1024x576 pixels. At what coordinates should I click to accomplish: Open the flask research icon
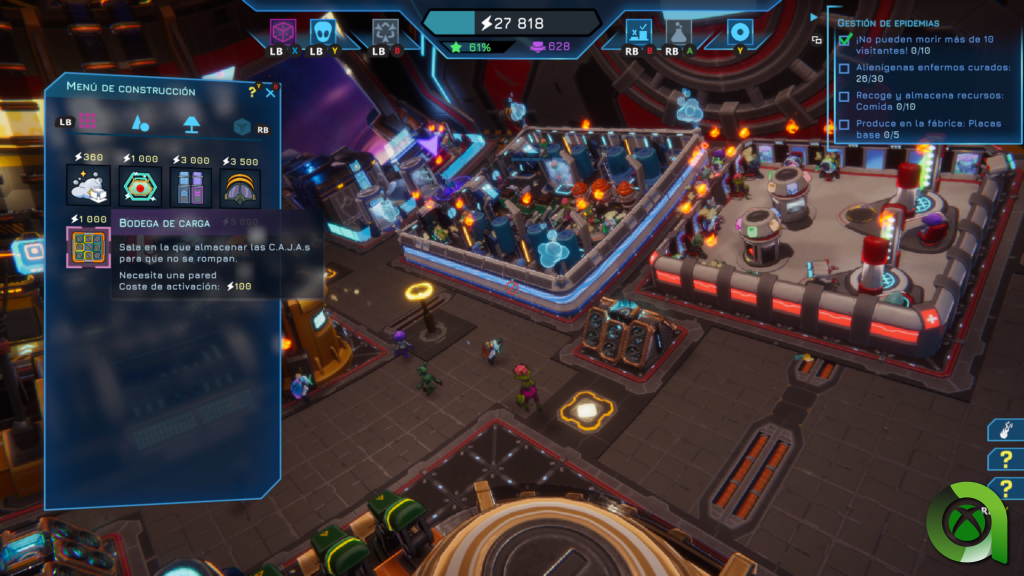tap(679, 32)
